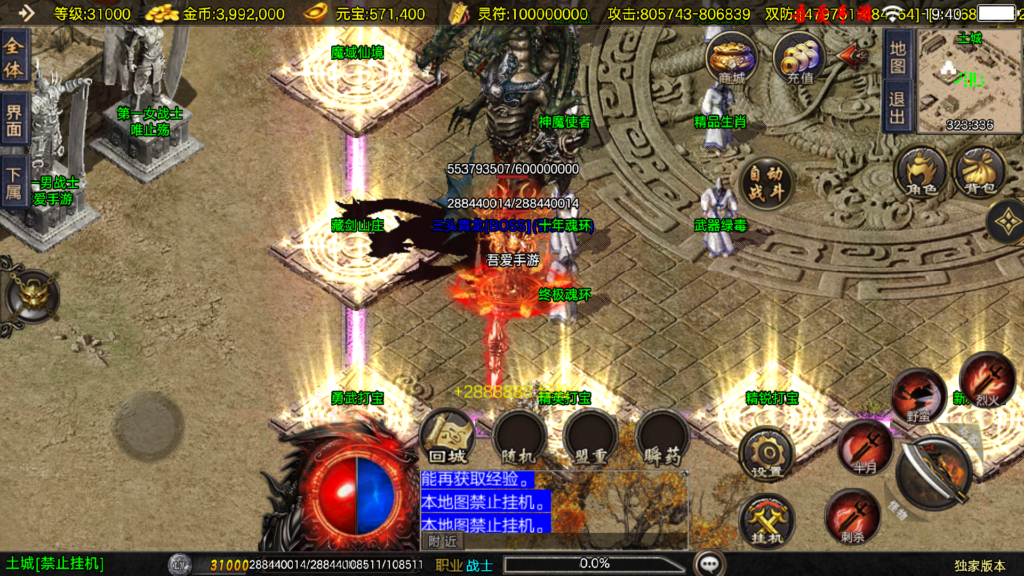Cast the 烈火 blazing sword skill
Image resolution: width=1024 pixels, height=576 pixels.
click(x=986, y=379)
